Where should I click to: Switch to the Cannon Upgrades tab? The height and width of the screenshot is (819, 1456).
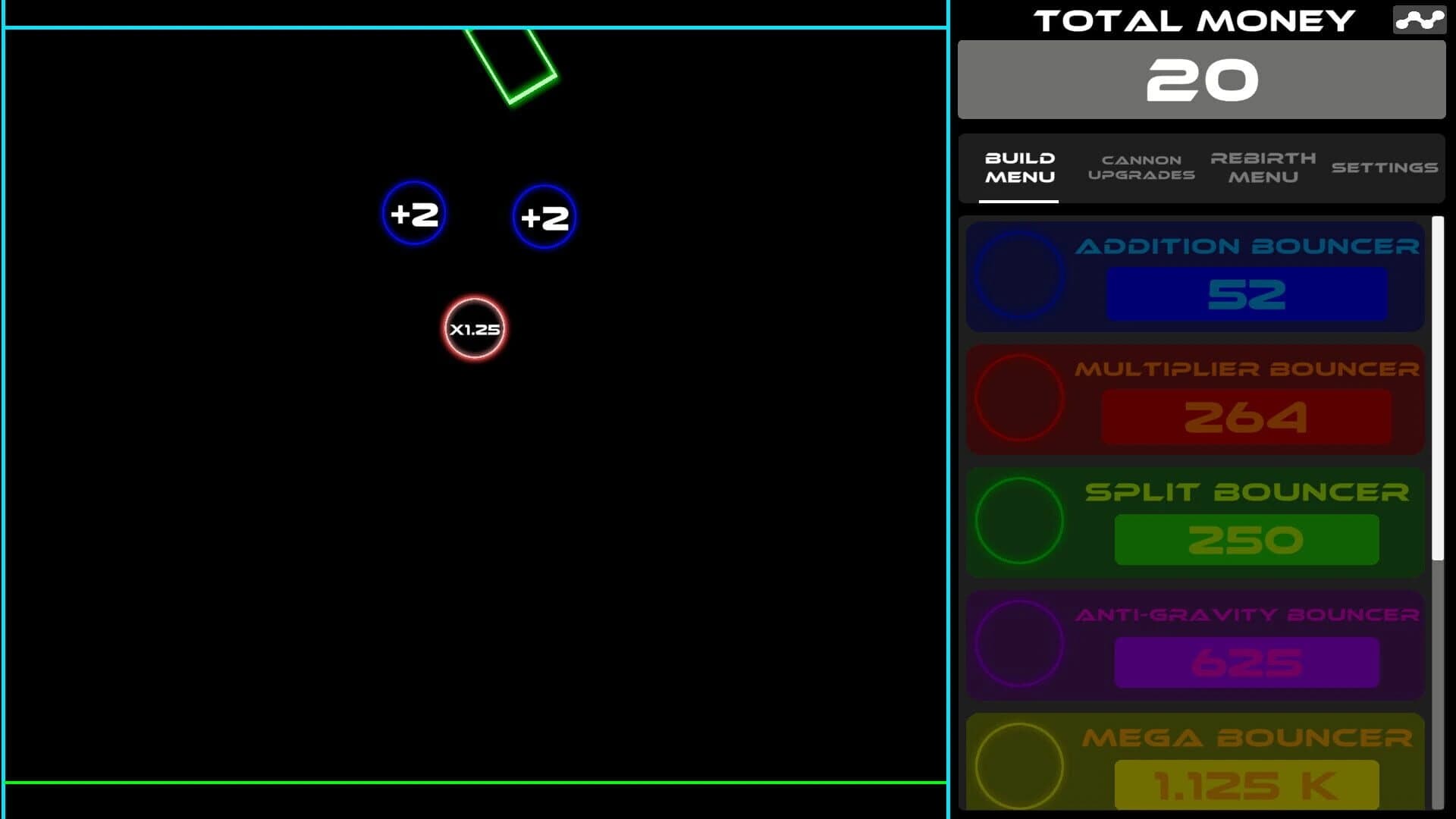pos(1141,168)
